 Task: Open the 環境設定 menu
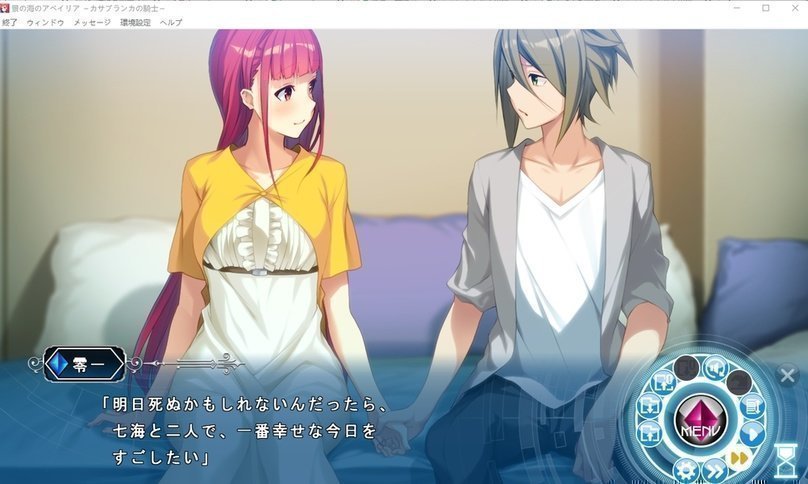pos(135,21)
